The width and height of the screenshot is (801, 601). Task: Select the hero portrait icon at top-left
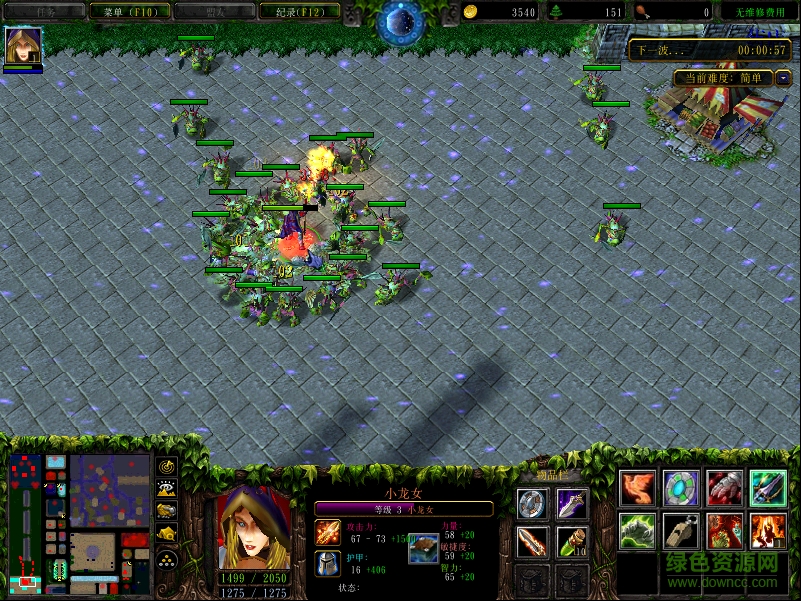point(22,46)
